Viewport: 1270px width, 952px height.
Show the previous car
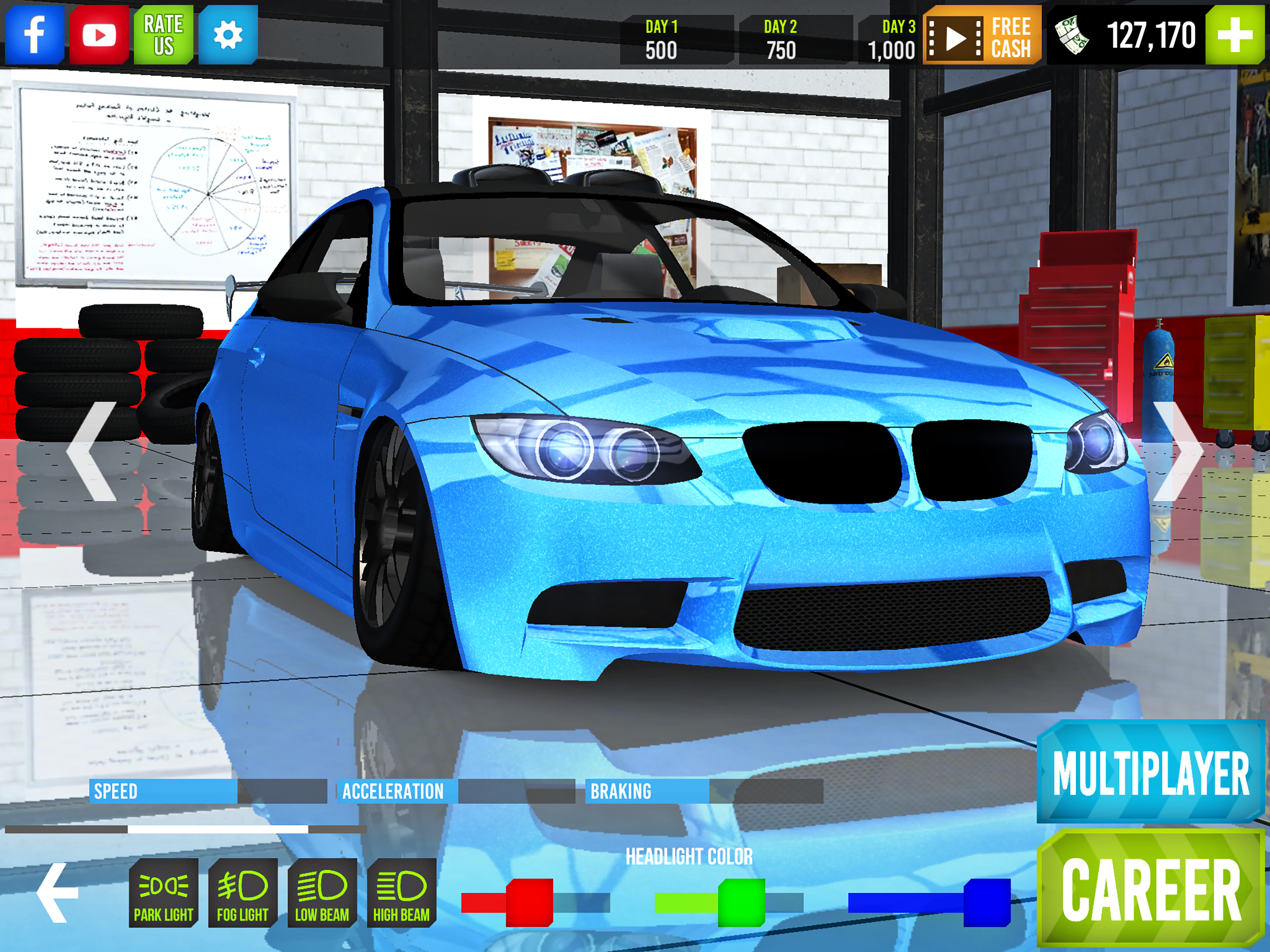point(92,451)
